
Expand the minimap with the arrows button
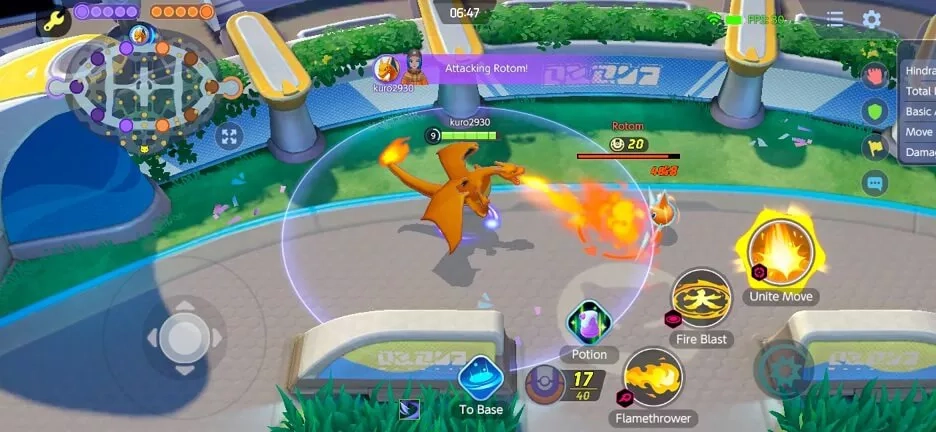pos(228,136)
